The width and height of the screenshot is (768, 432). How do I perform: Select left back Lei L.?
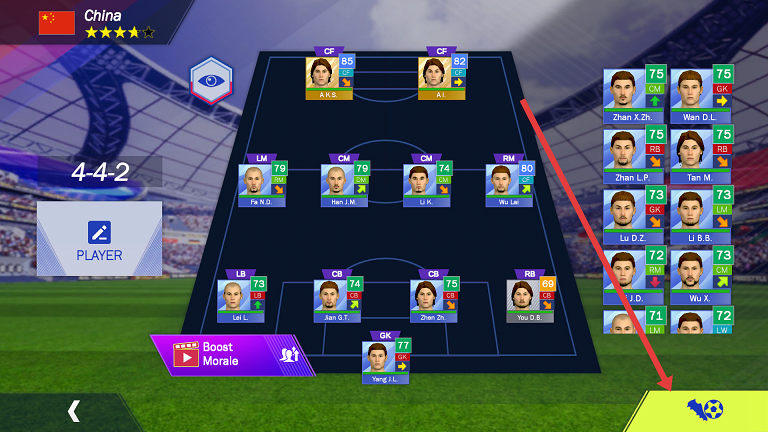[241, 299]
